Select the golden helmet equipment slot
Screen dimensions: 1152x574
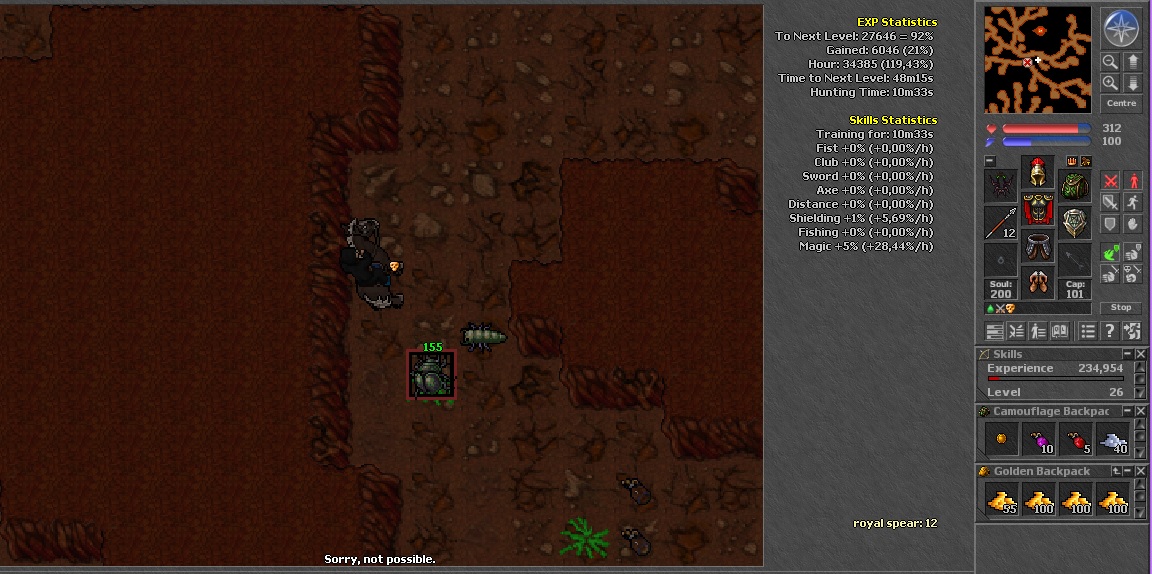pyautogui.click(x=1037, y=172)
